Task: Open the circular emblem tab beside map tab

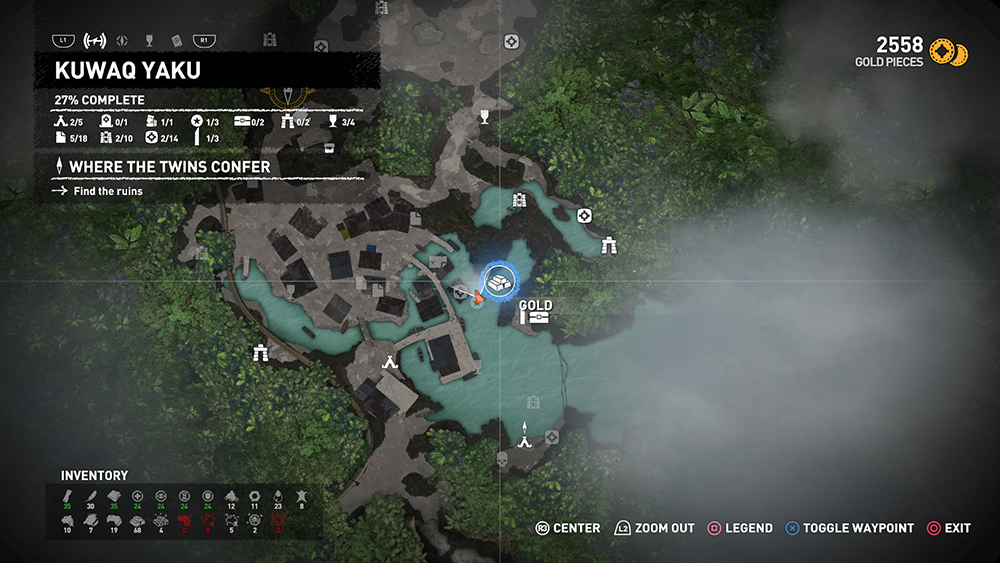Action: pyautogui.click(x=123, y=41)
